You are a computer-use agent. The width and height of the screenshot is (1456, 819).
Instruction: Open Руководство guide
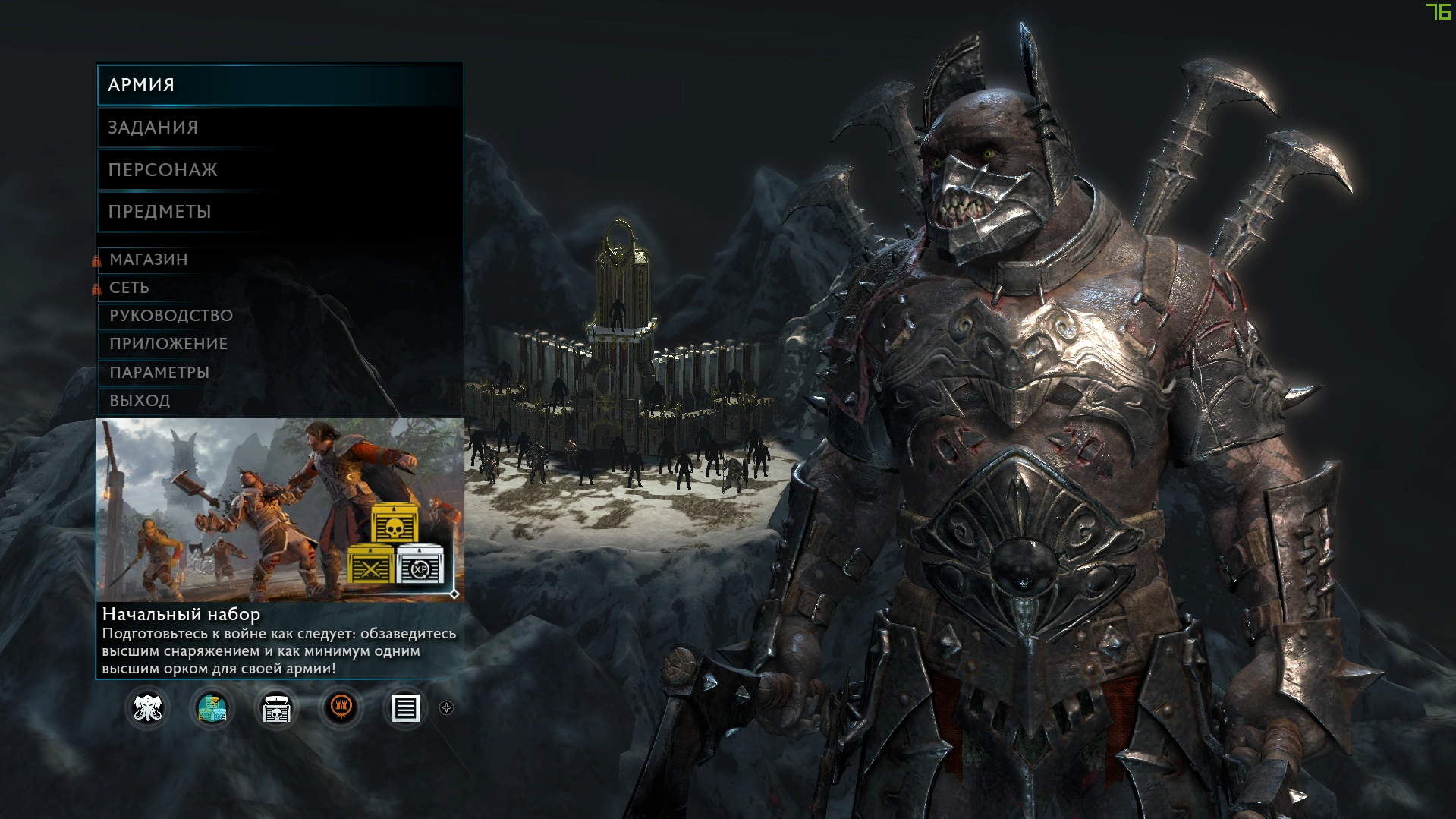171,316
